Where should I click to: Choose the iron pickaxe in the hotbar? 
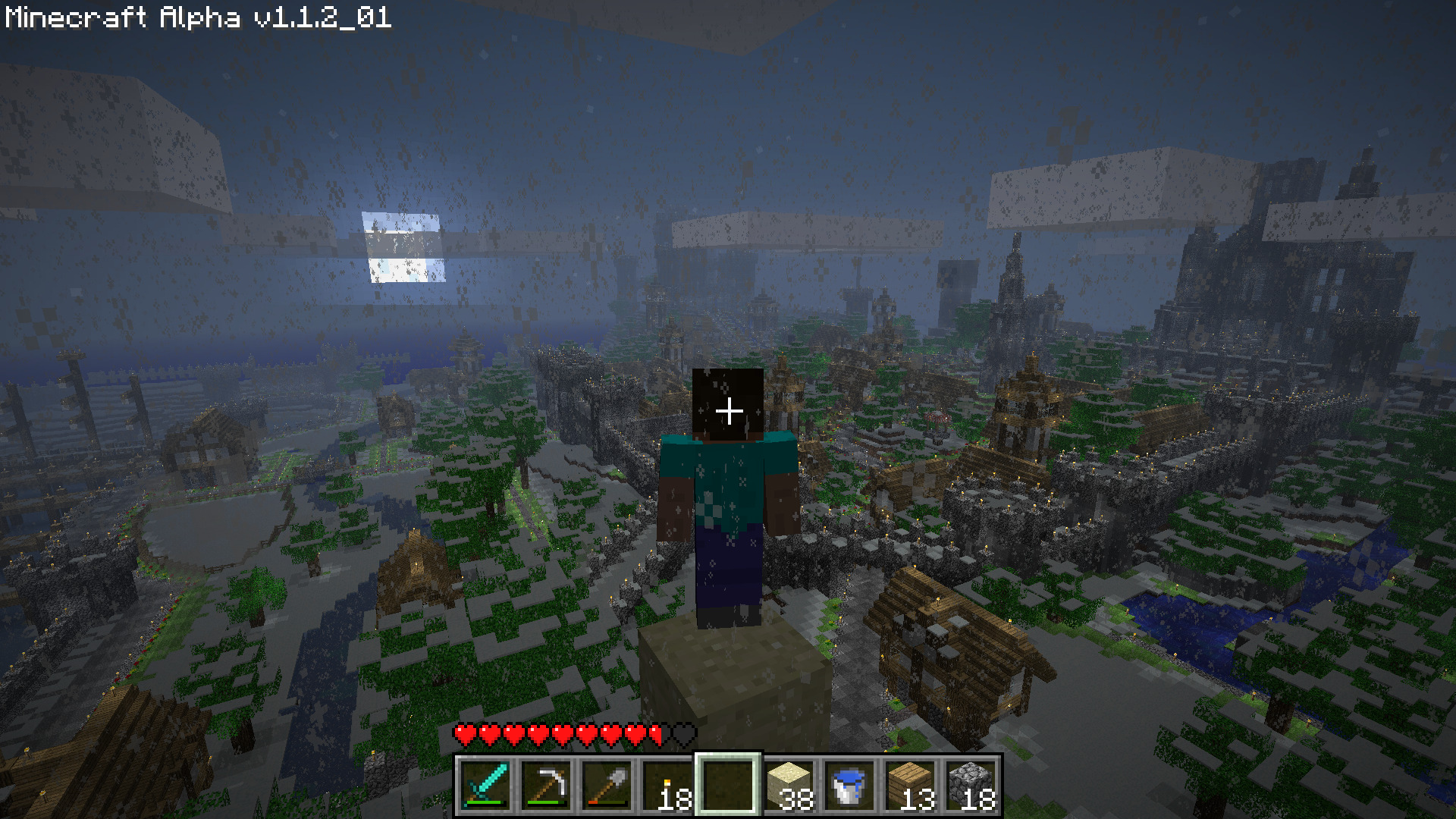tap(546, 785)
